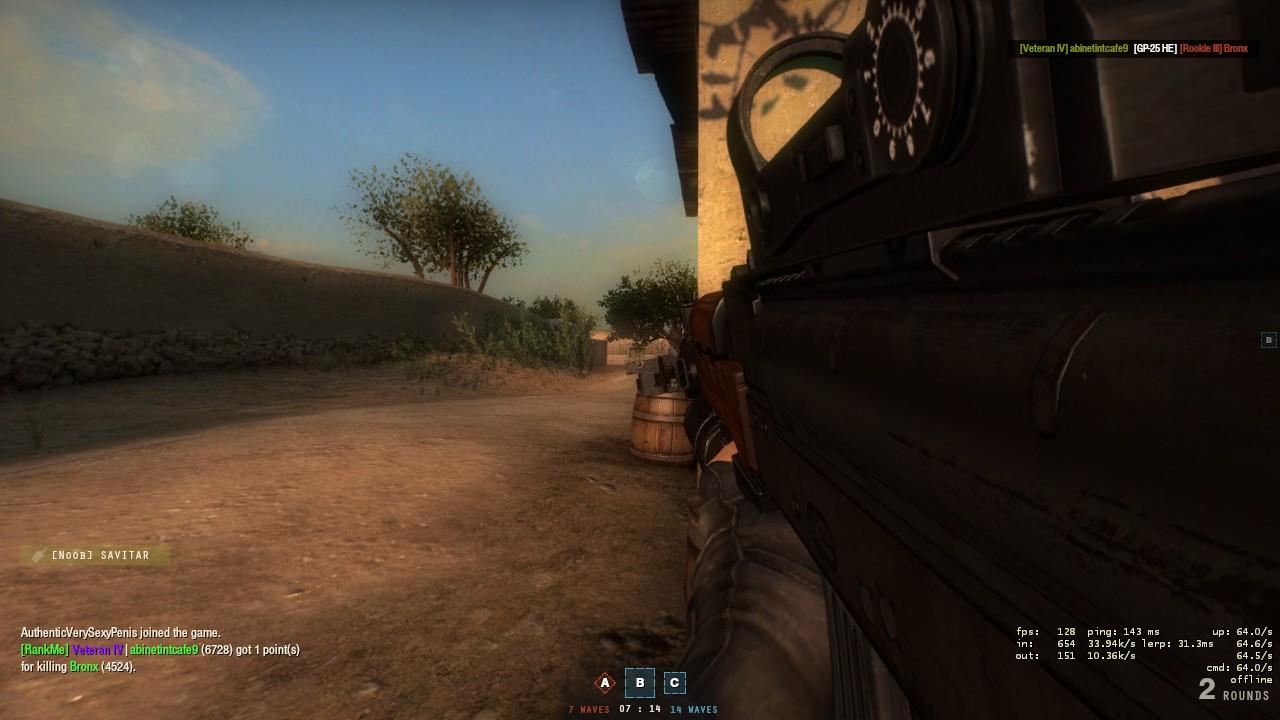Click the 07 : 14 round timer
This screenshot has width=1280, height=720.
click(639, 709)
